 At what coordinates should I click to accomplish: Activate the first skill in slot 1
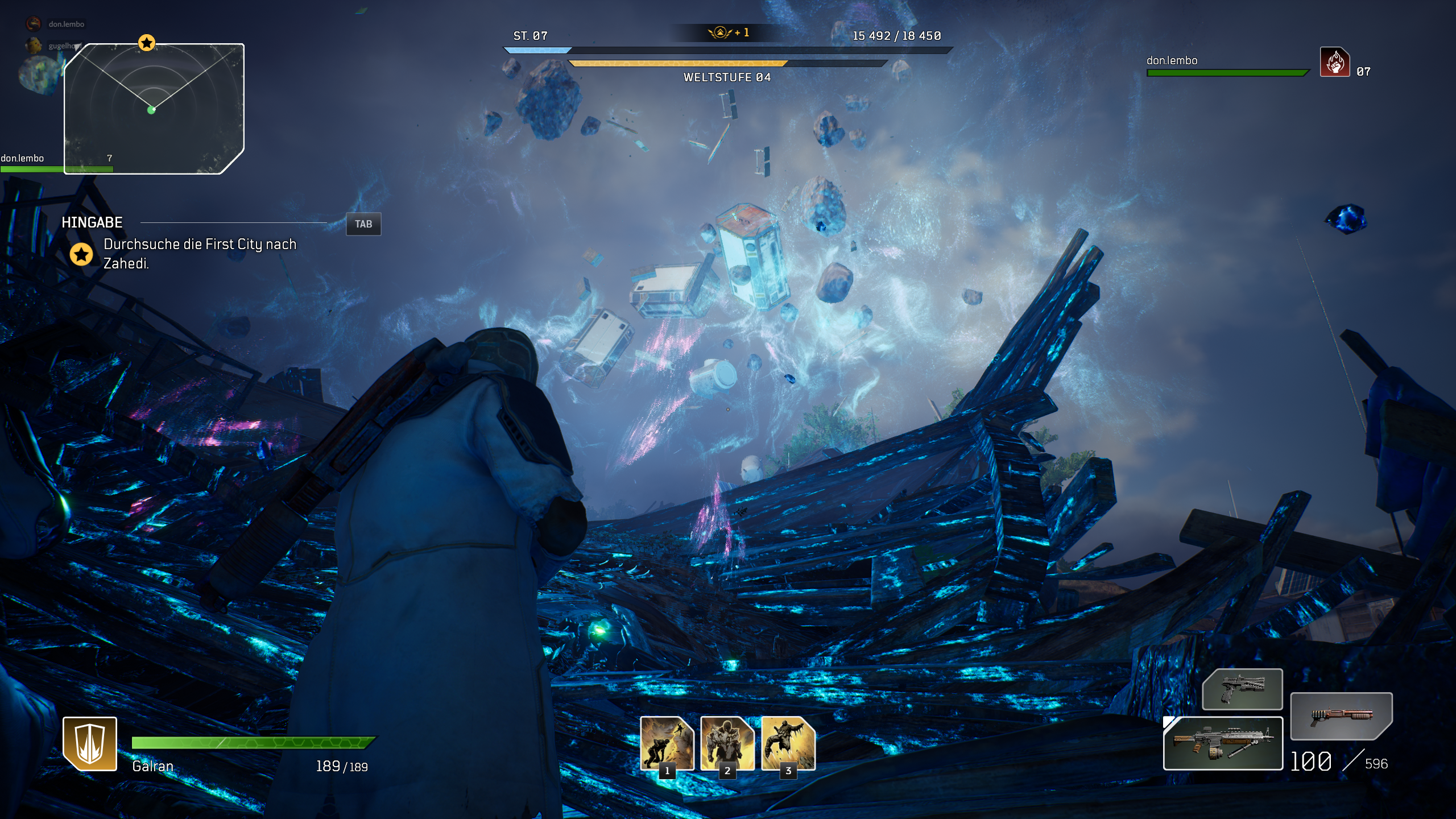pyautogui.click(x=667, y=743)
